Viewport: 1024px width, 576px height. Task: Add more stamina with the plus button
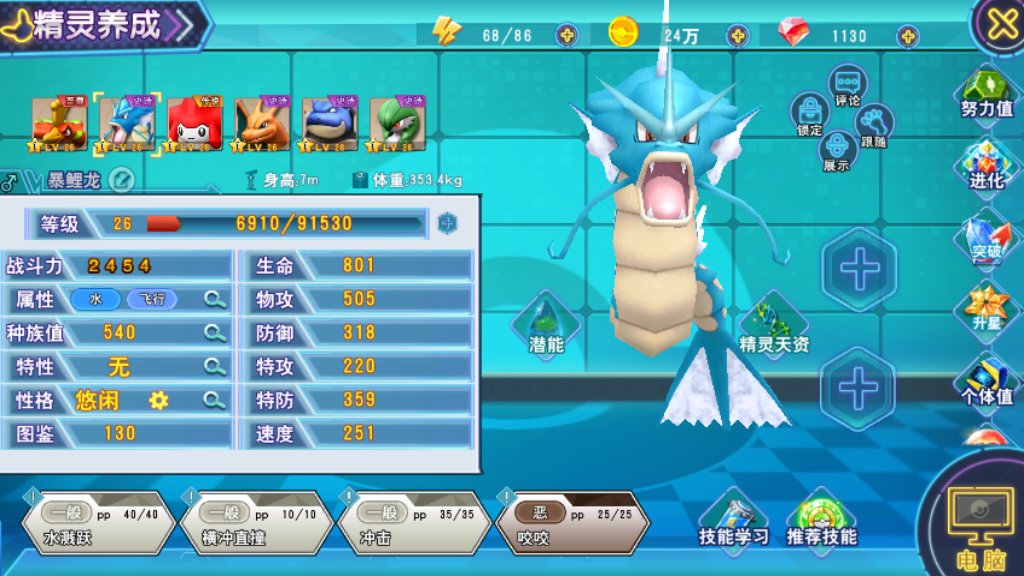coord(567,36)
